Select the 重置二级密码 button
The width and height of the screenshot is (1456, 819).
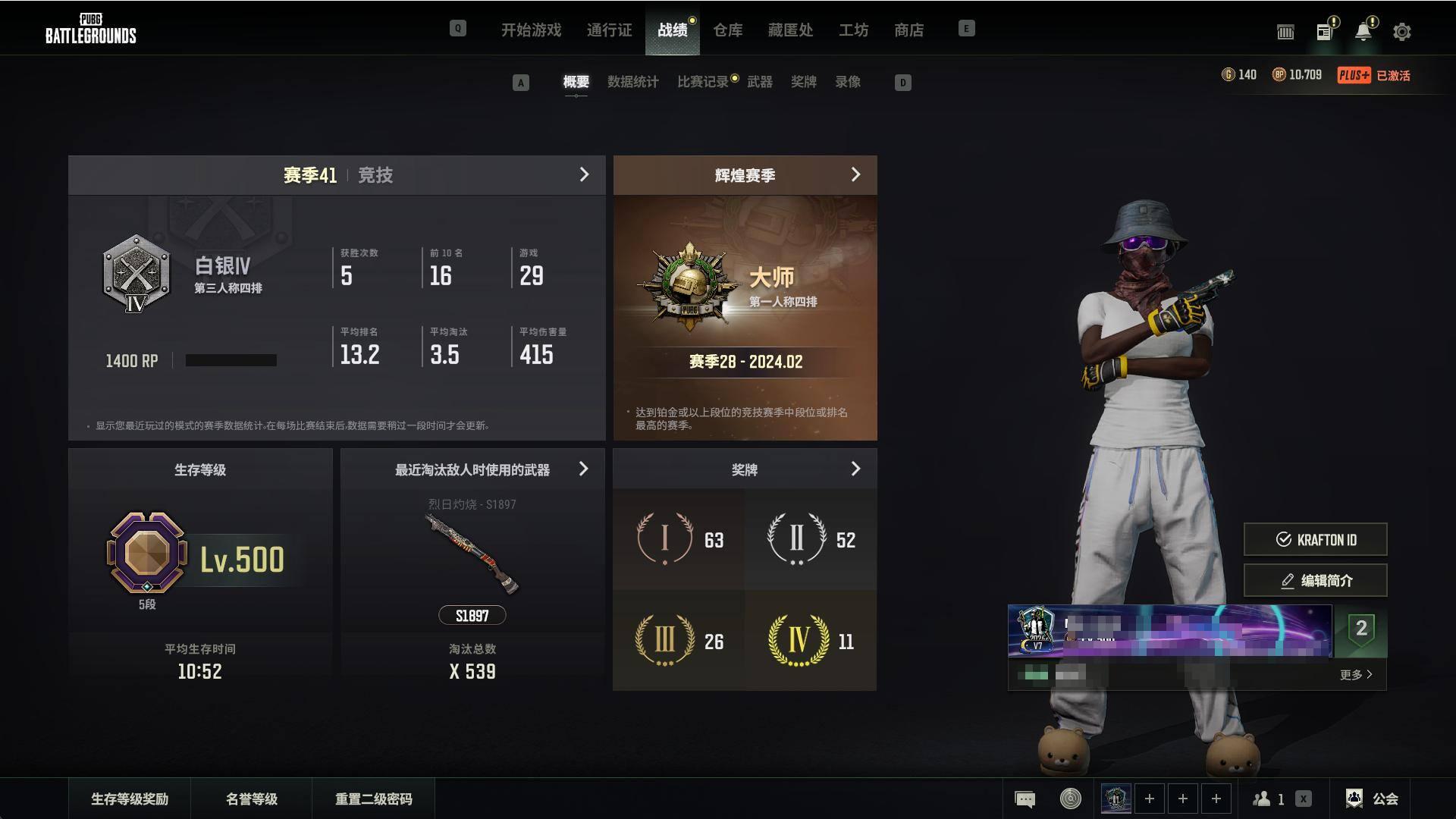point(373,799)
